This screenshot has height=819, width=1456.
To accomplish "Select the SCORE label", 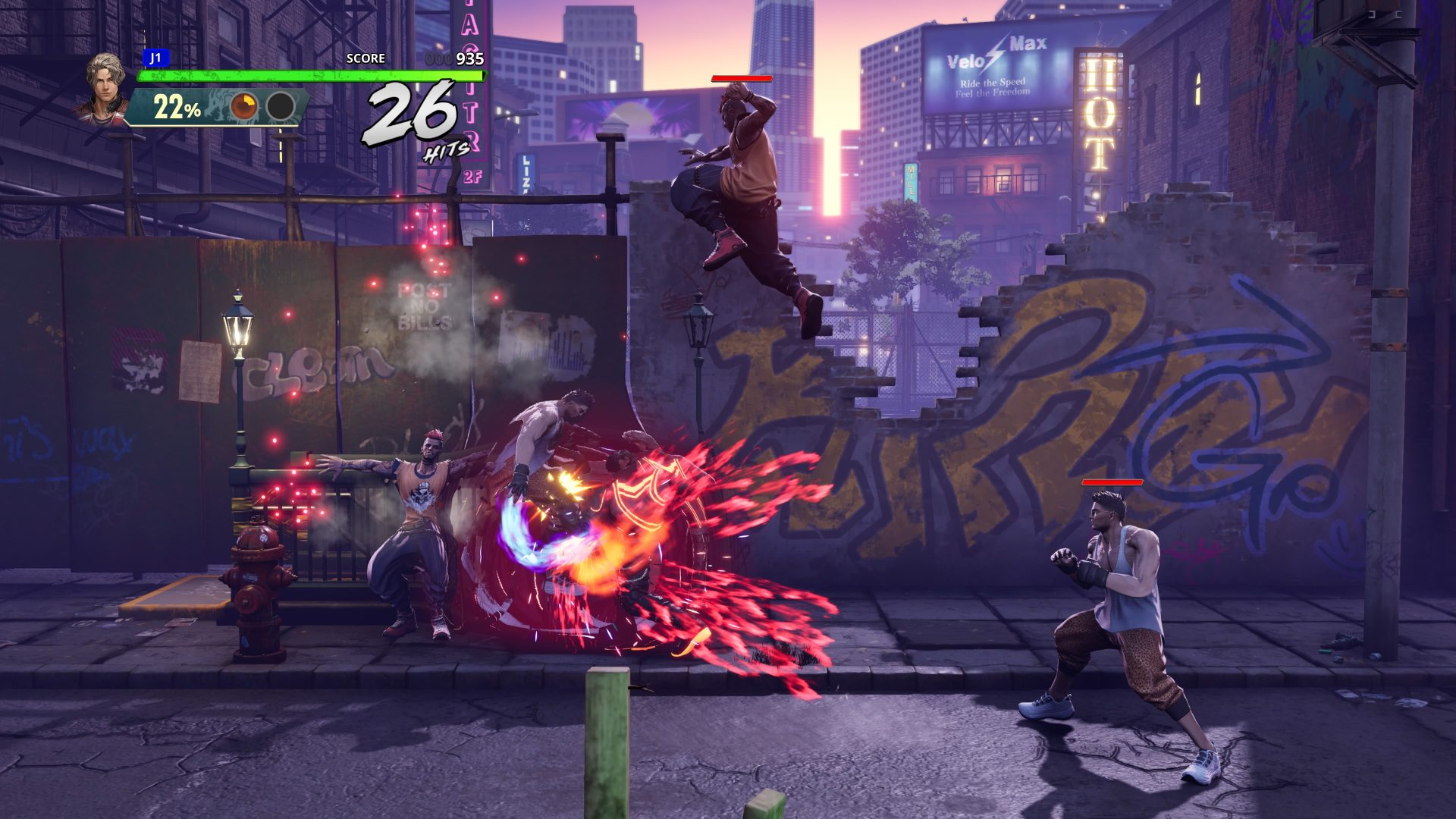I will tap(365, 58).
